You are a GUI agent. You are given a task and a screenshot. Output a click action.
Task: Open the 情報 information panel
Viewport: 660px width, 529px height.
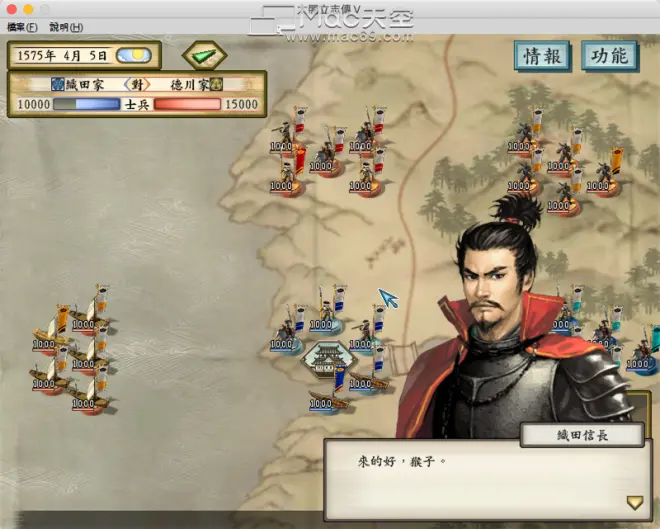pyautogui.click(x=543, y=56)
